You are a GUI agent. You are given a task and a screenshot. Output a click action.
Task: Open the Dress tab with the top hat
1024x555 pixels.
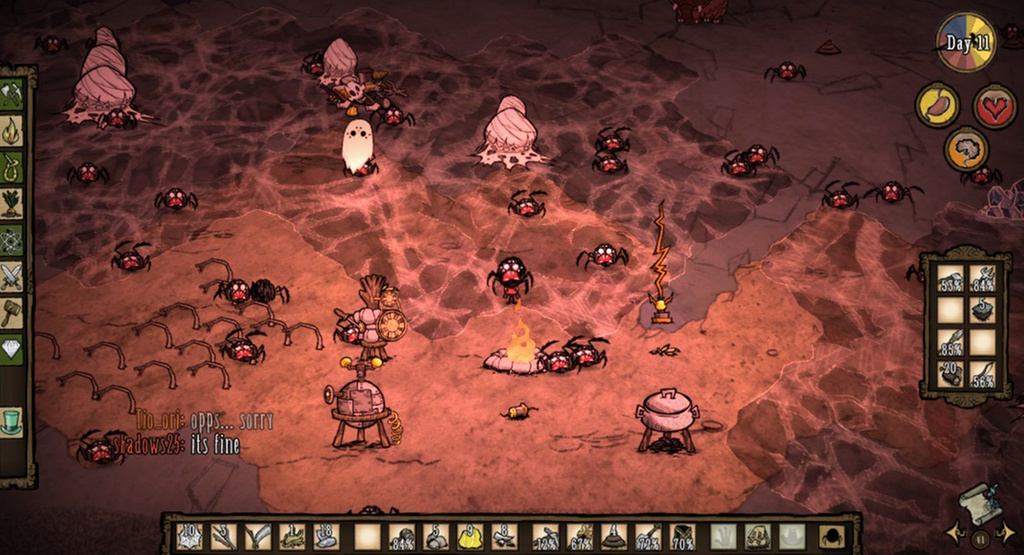(x=12, y=421)
